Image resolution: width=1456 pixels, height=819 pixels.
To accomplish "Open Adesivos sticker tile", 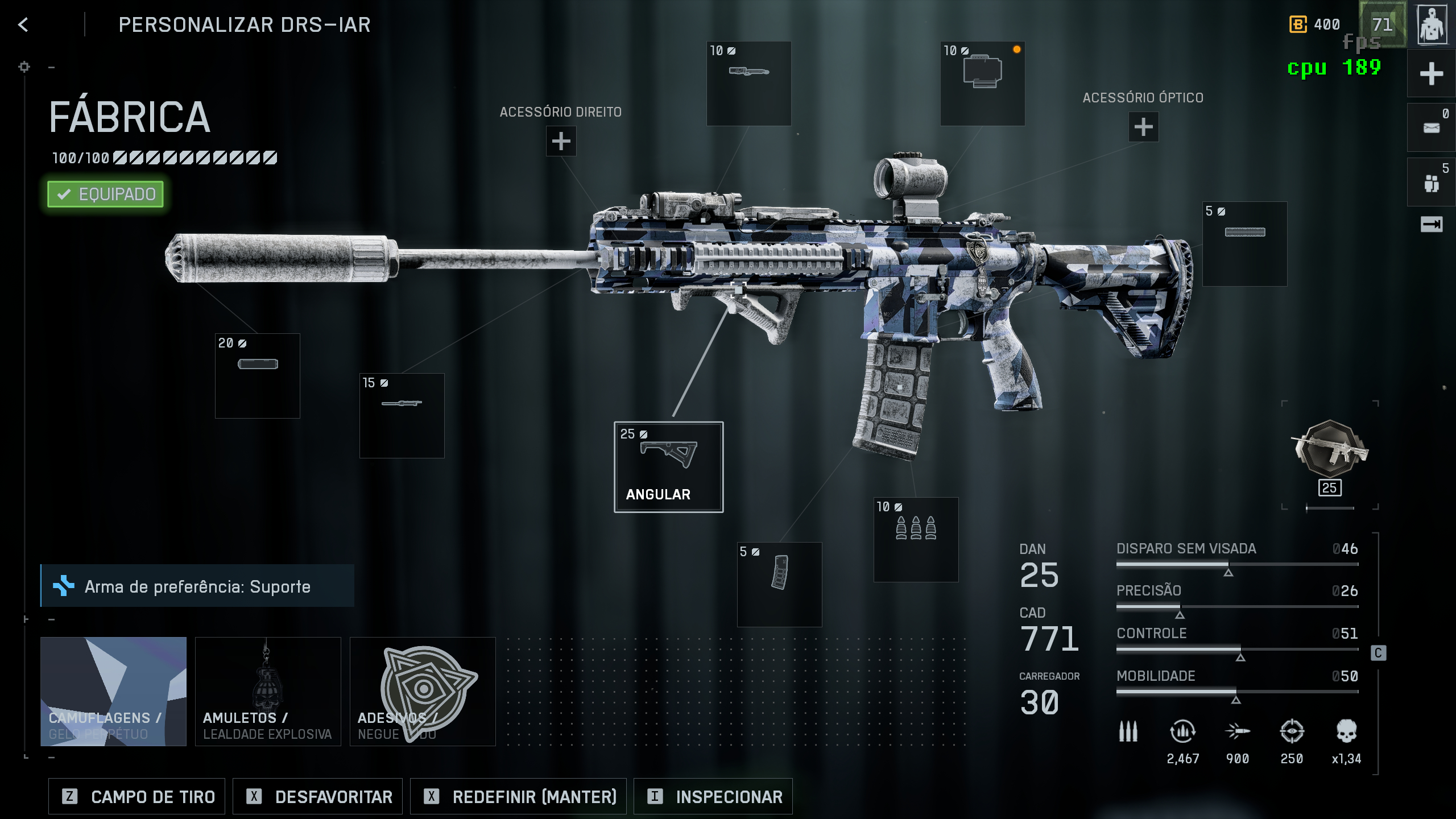I will (423, 691).
